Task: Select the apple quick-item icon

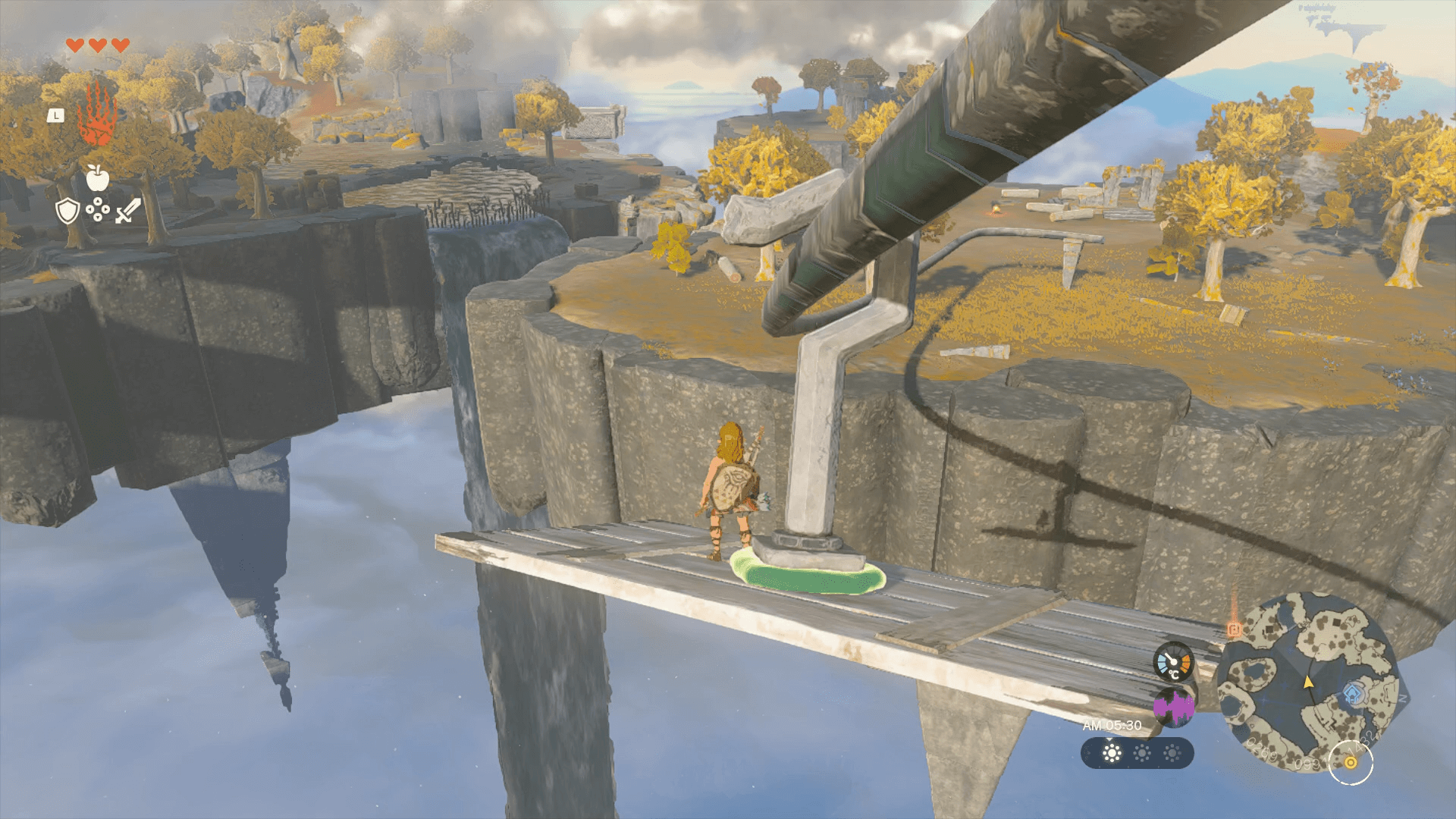Action: pyautogui.click(x=97, y=177)
